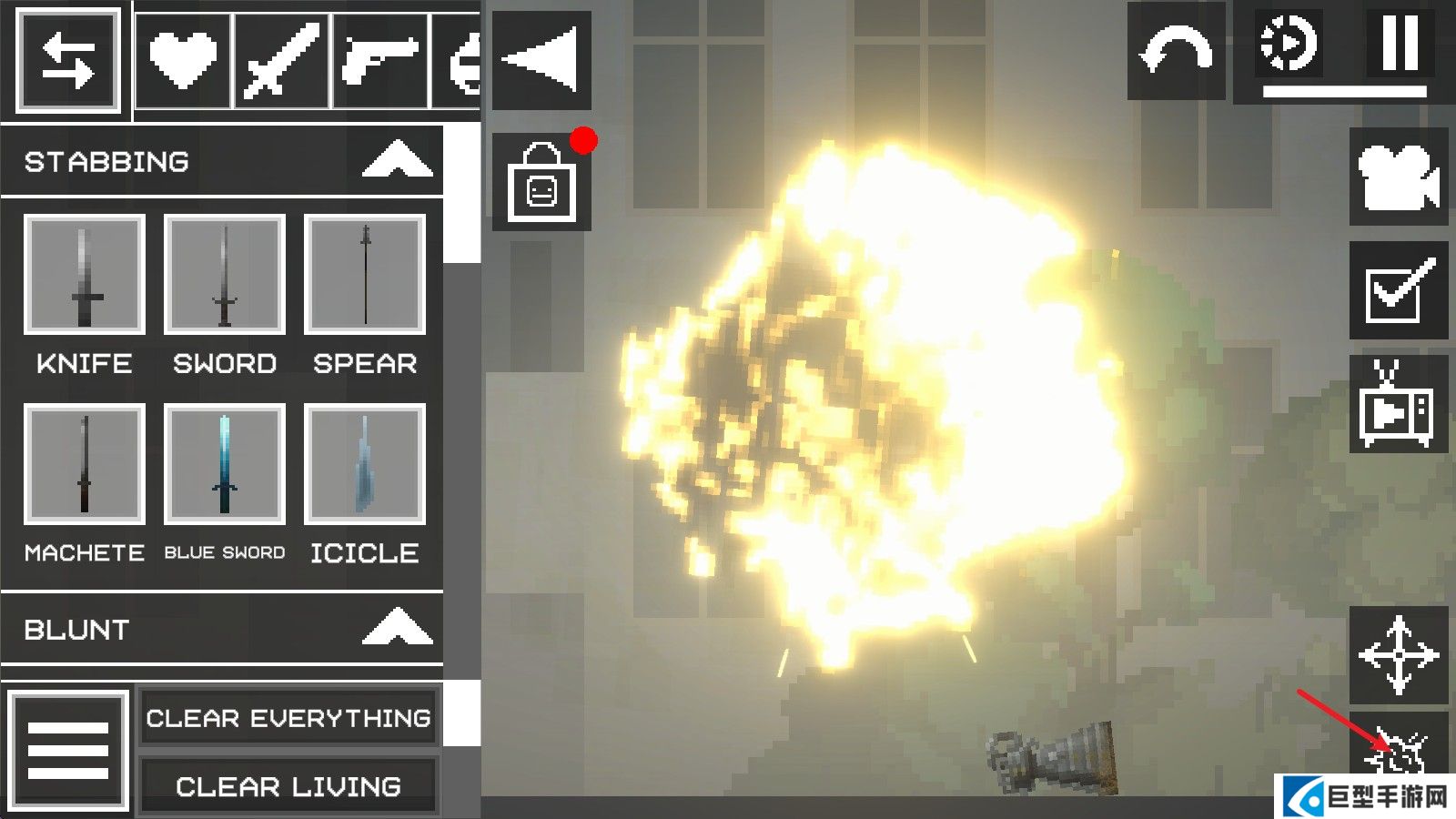This screenshot has height=819, width=1456.
Task: Select the Icicle item tile
Action: point(364,464)
